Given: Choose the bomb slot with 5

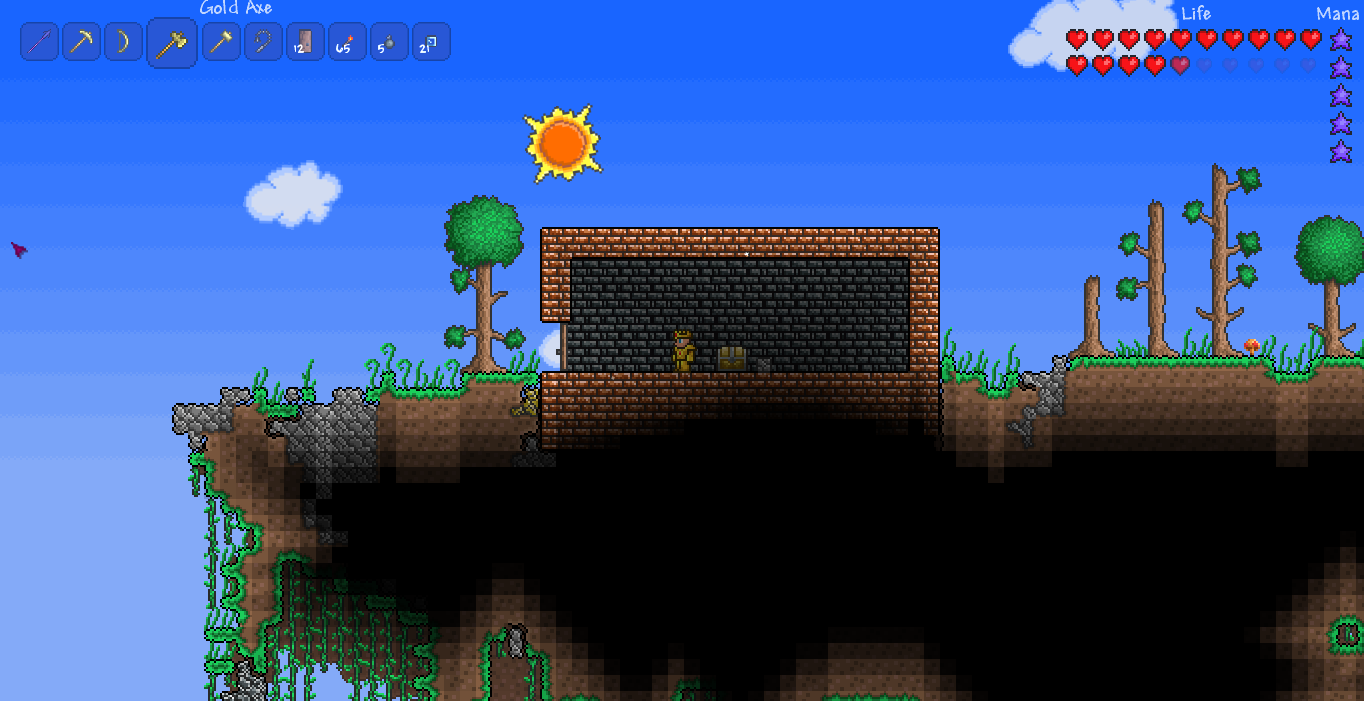Looking at the screenshot, I should pyautogui.click(x=389, y=42).
